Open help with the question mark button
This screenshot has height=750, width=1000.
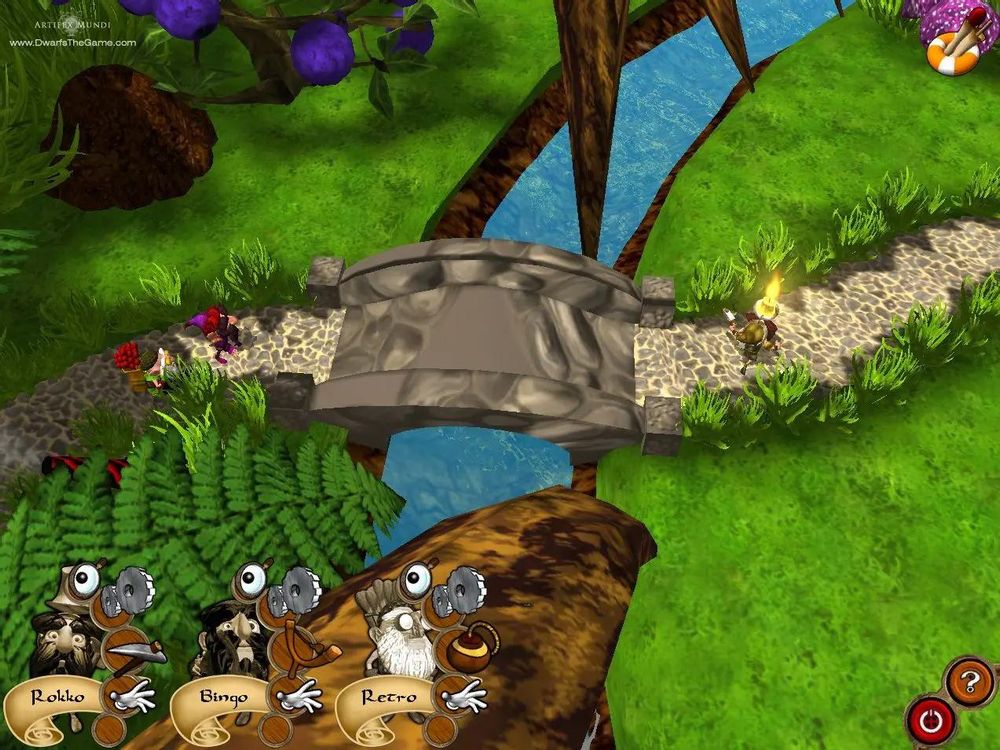[x=967, y=681]
